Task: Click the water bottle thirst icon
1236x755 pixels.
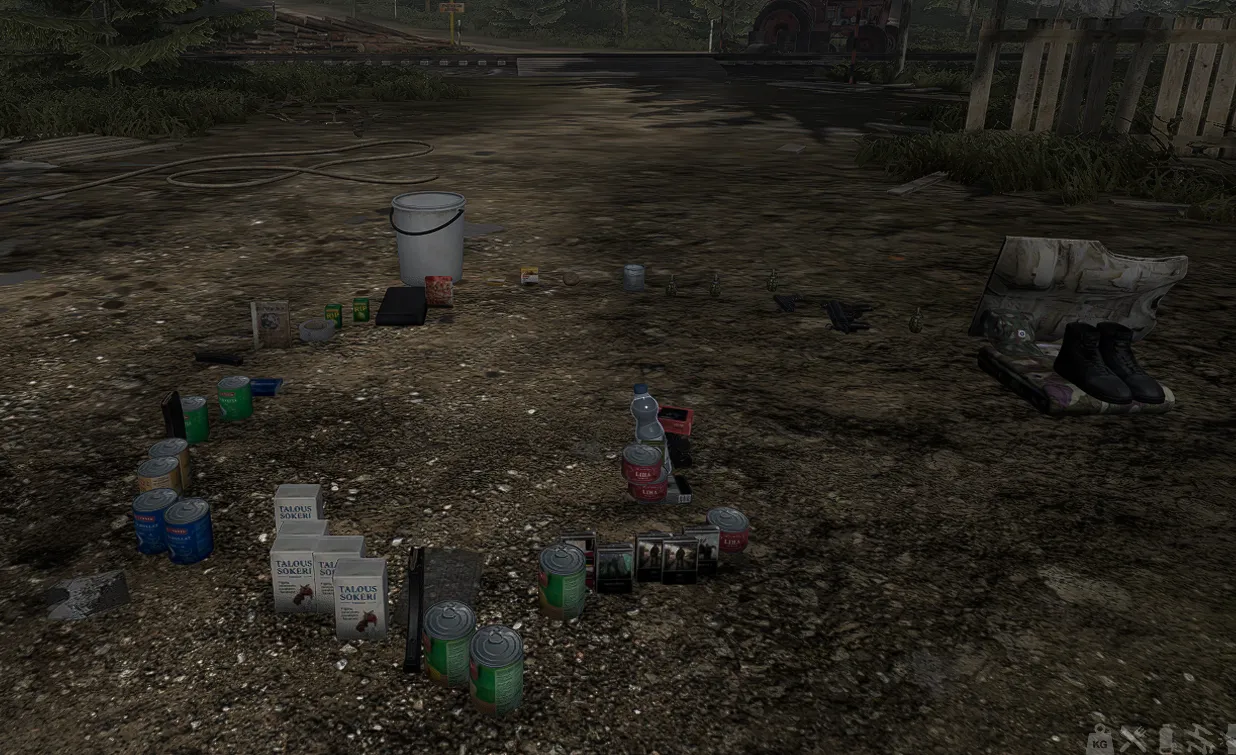Action: 1168,740
